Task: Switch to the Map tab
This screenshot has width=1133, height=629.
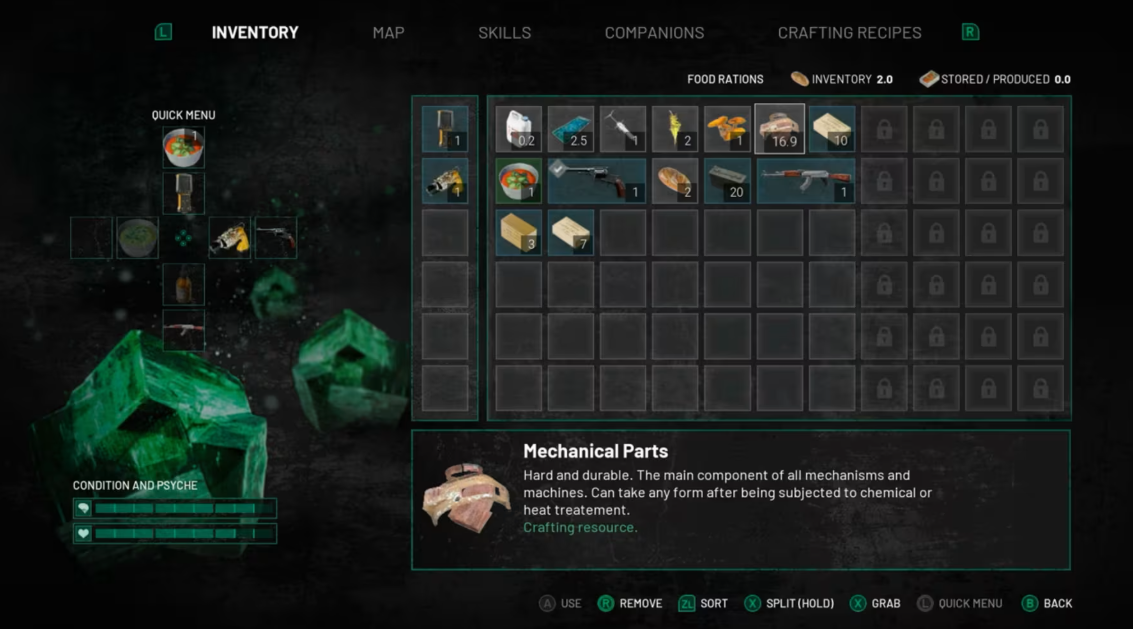Action: [388, 33]
